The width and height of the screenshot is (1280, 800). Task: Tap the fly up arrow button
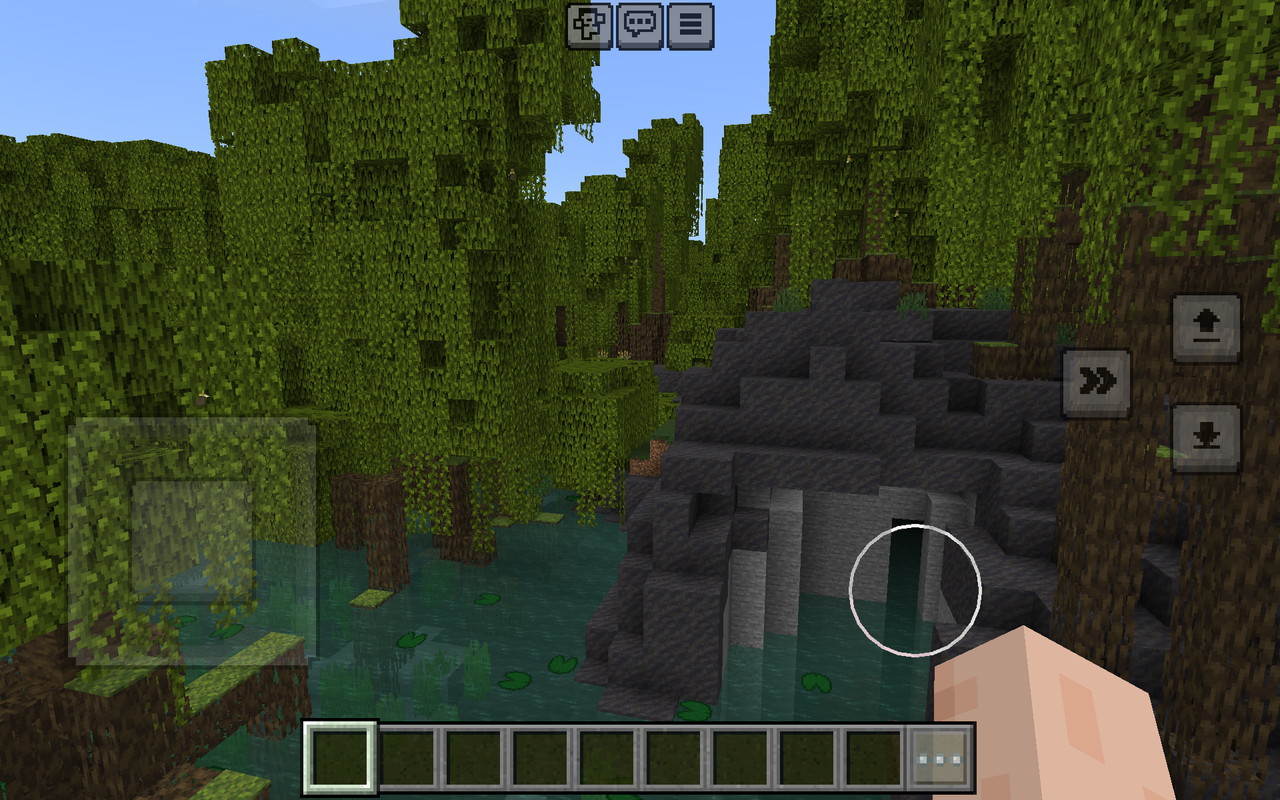tap(1206, 328)
